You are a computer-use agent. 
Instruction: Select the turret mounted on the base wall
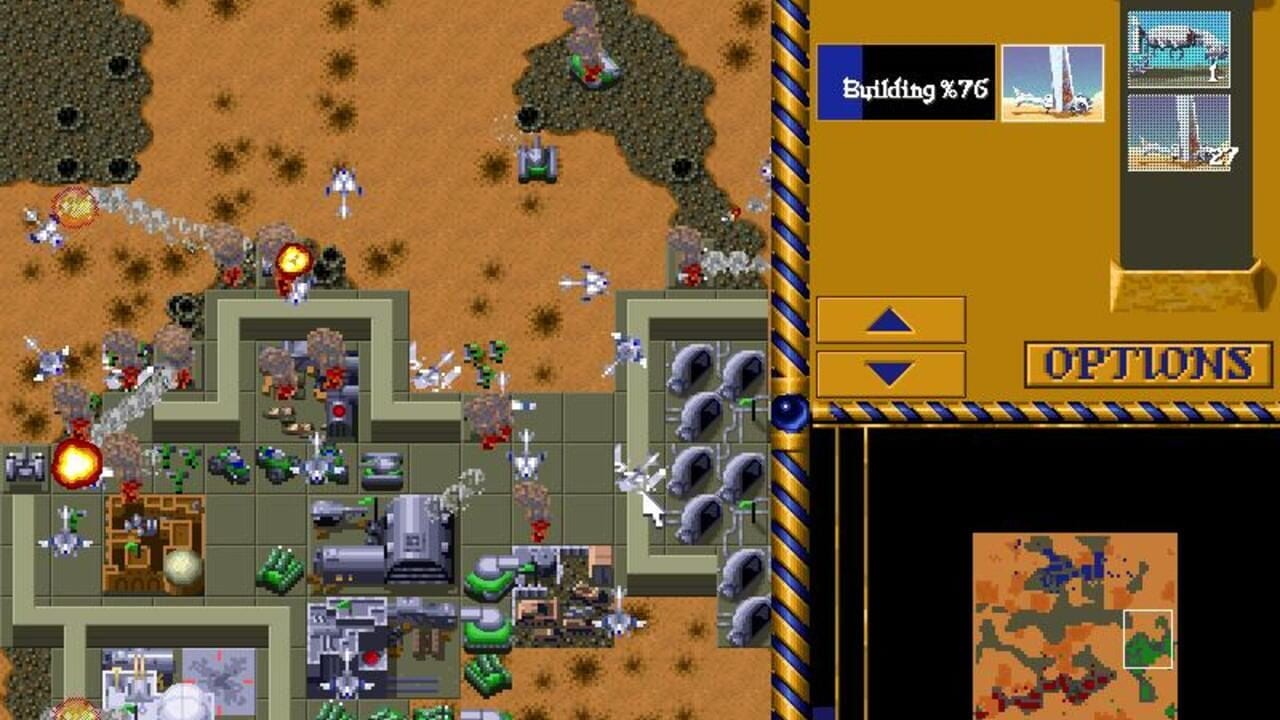338,413
